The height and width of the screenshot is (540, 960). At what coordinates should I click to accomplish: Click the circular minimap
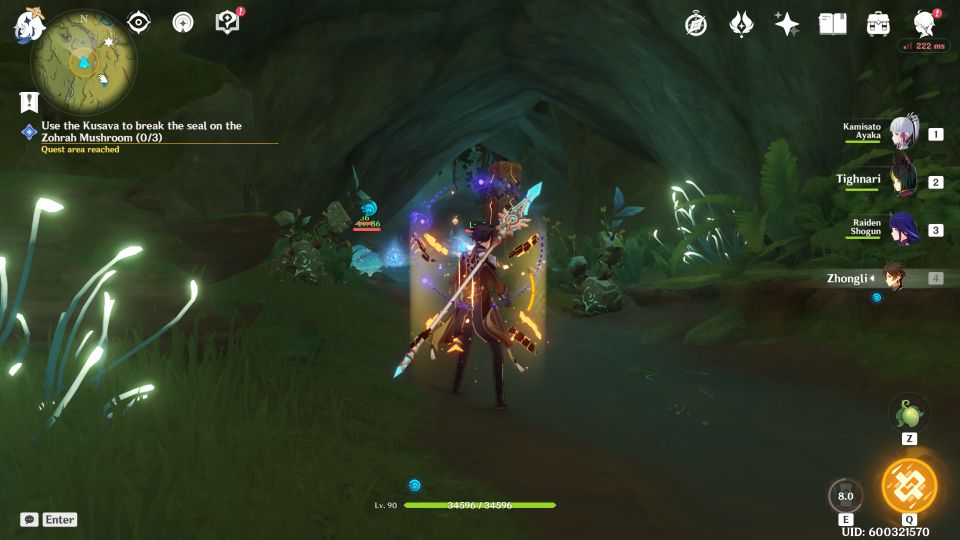pyautogui.click(x=83, y=61)
